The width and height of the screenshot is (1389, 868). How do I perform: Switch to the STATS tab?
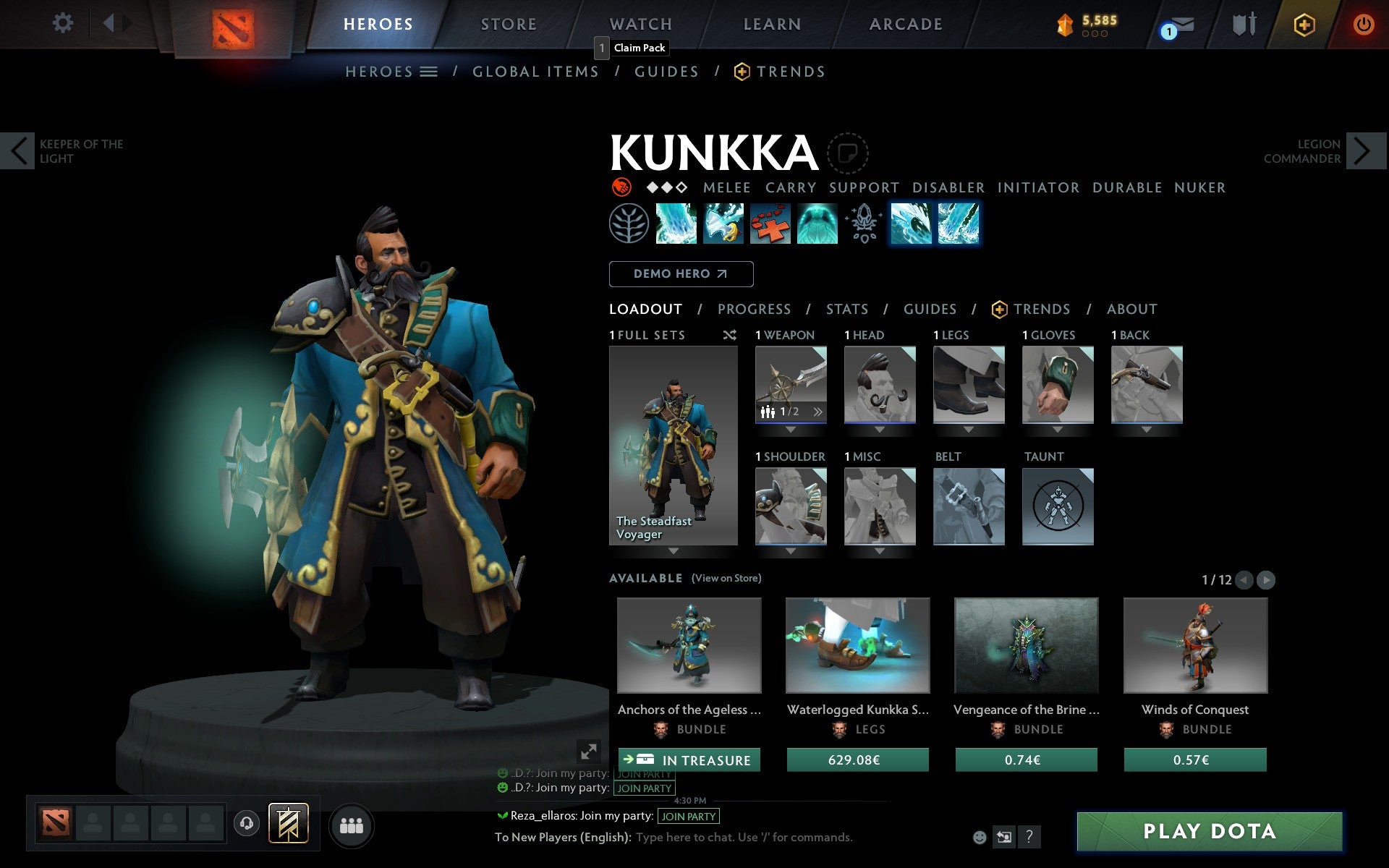(x=846, y=309)
